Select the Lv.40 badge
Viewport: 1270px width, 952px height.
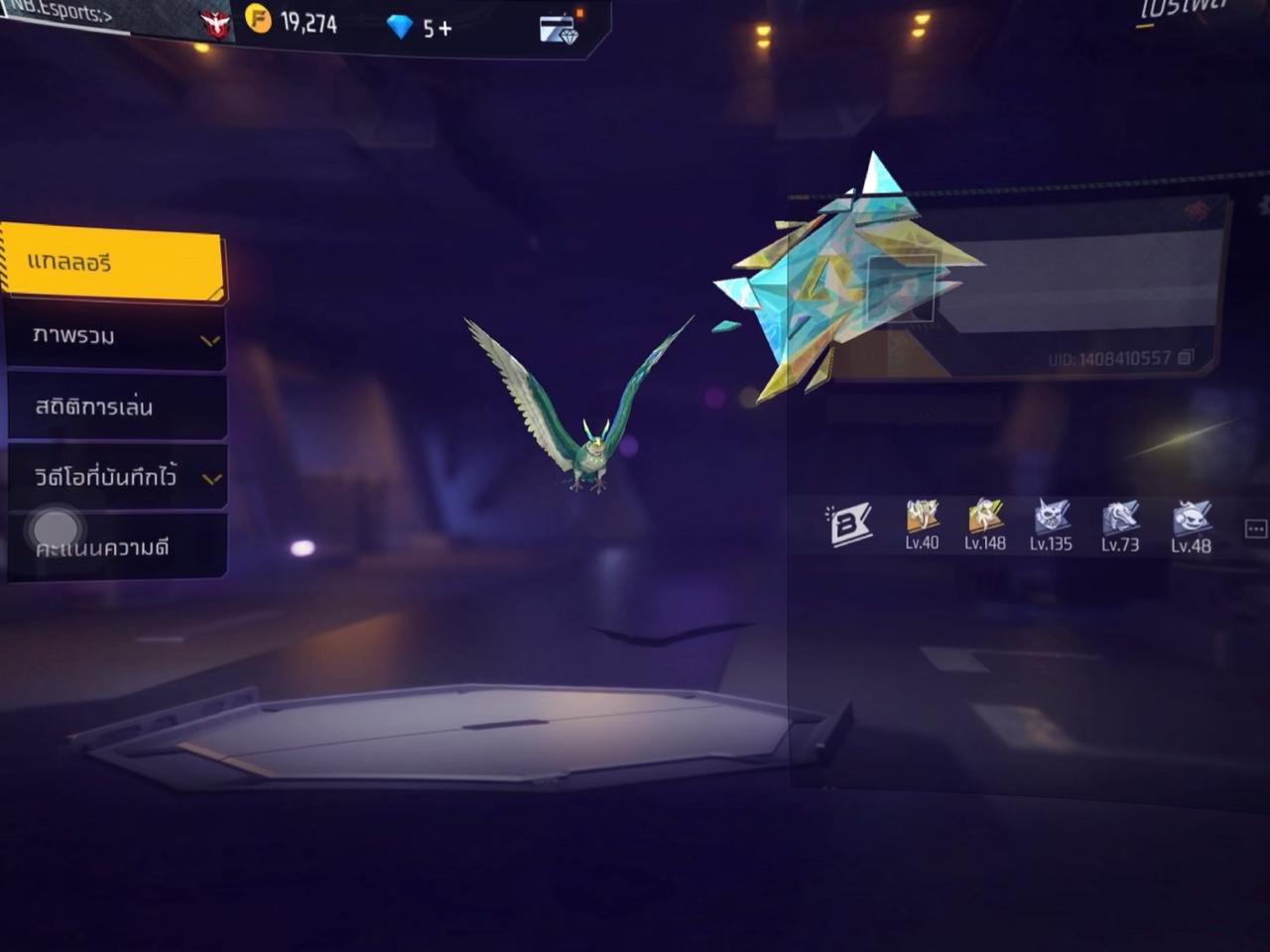[922, 524]
